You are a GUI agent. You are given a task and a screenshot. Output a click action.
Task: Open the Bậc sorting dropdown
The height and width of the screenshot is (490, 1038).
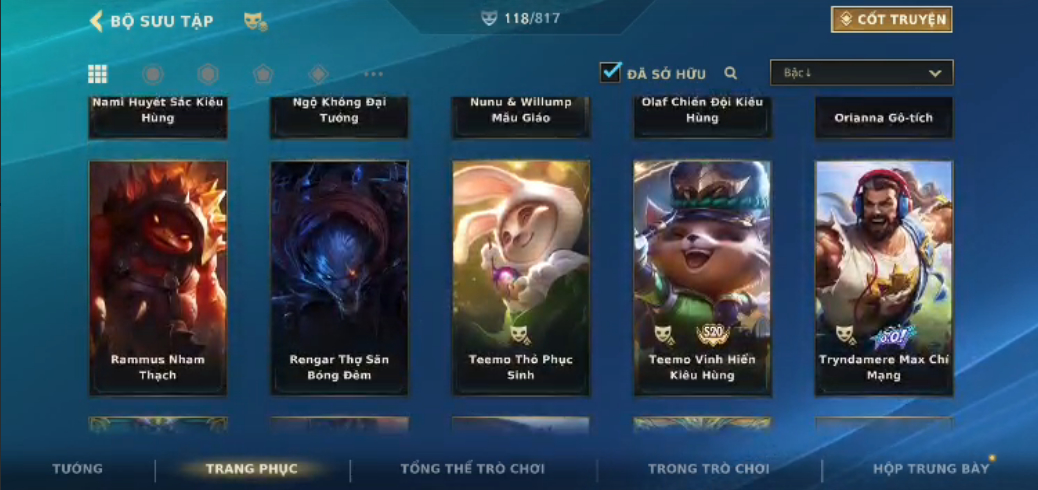861,73
